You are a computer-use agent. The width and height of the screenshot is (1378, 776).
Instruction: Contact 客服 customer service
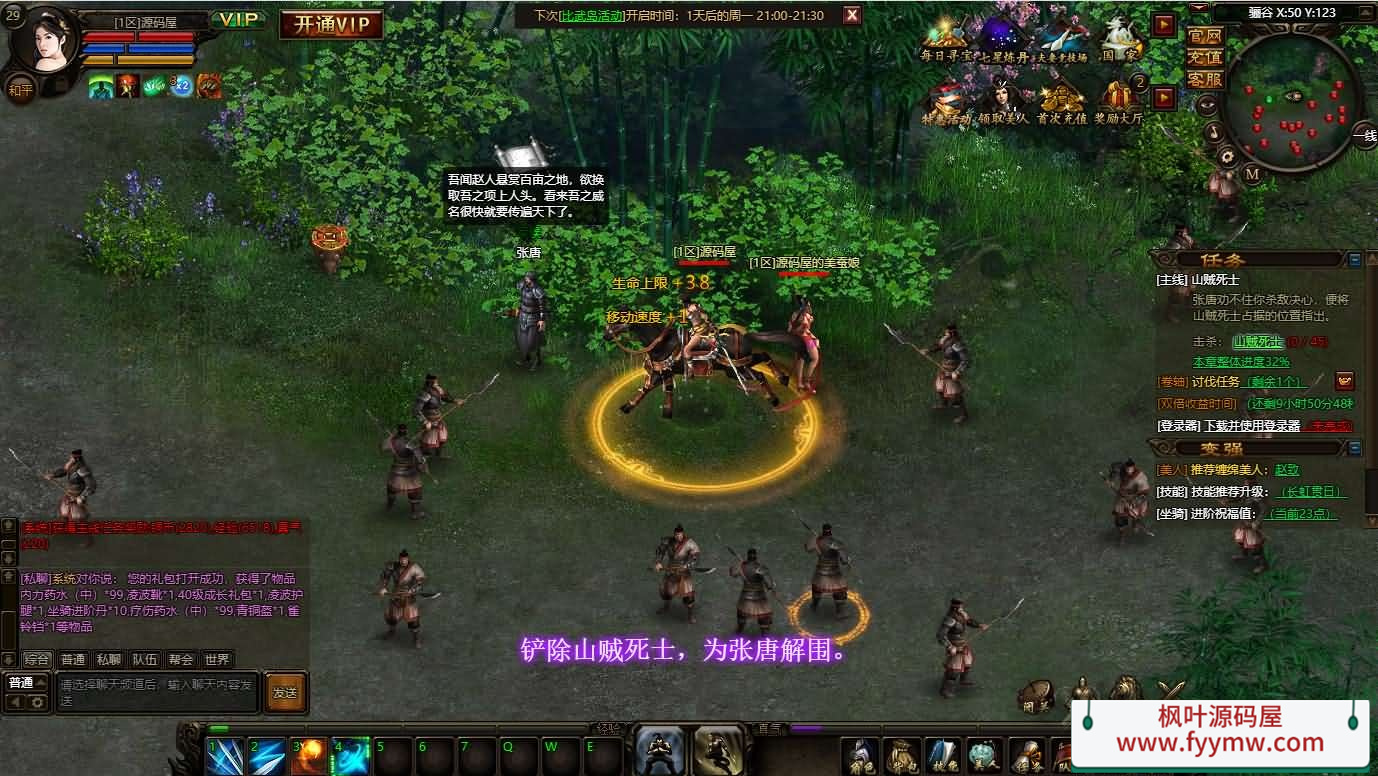[x=1205, y=79]
